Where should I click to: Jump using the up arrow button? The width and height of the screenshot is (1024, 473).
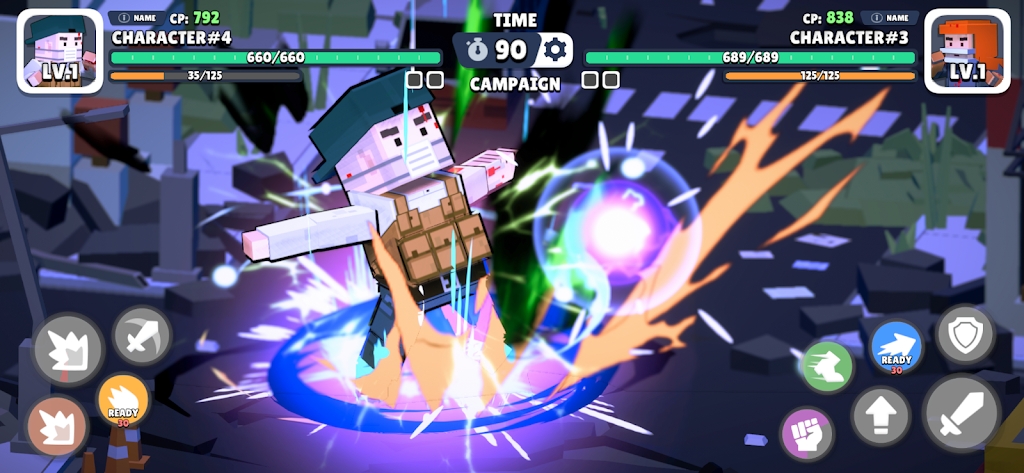point(881,415)
